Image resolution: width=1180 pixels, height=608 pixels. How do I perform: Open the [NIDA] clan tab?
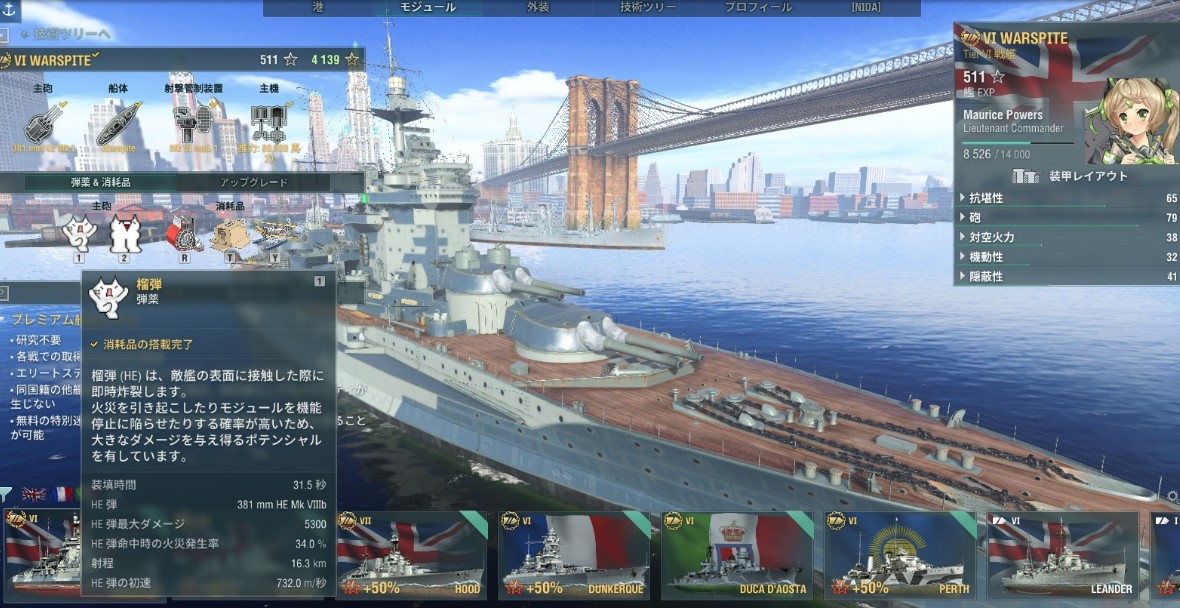(x=866, y=8)
